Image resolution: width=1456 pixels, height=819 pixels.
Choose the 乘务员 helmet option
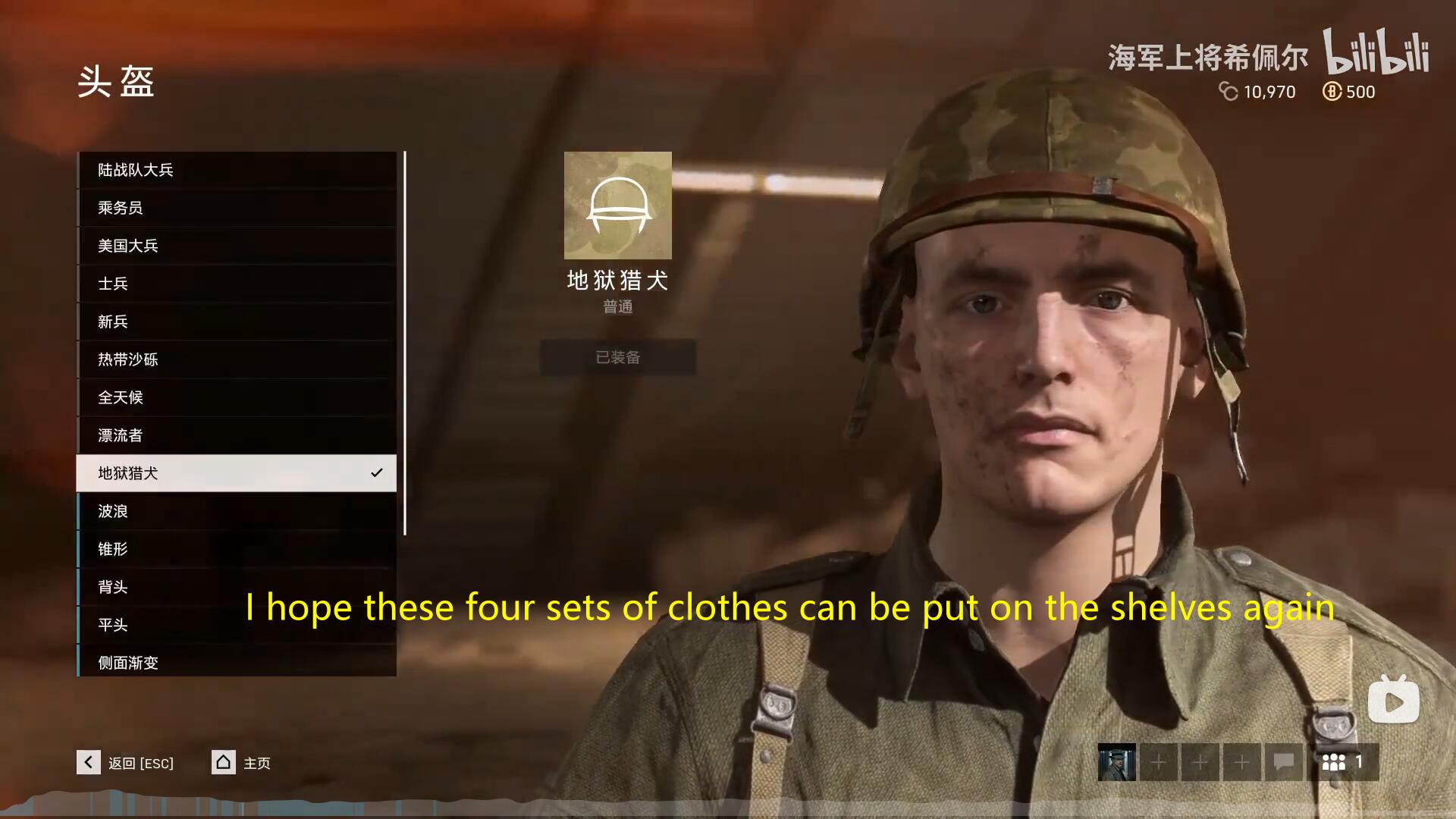click(x=236, y=208)
